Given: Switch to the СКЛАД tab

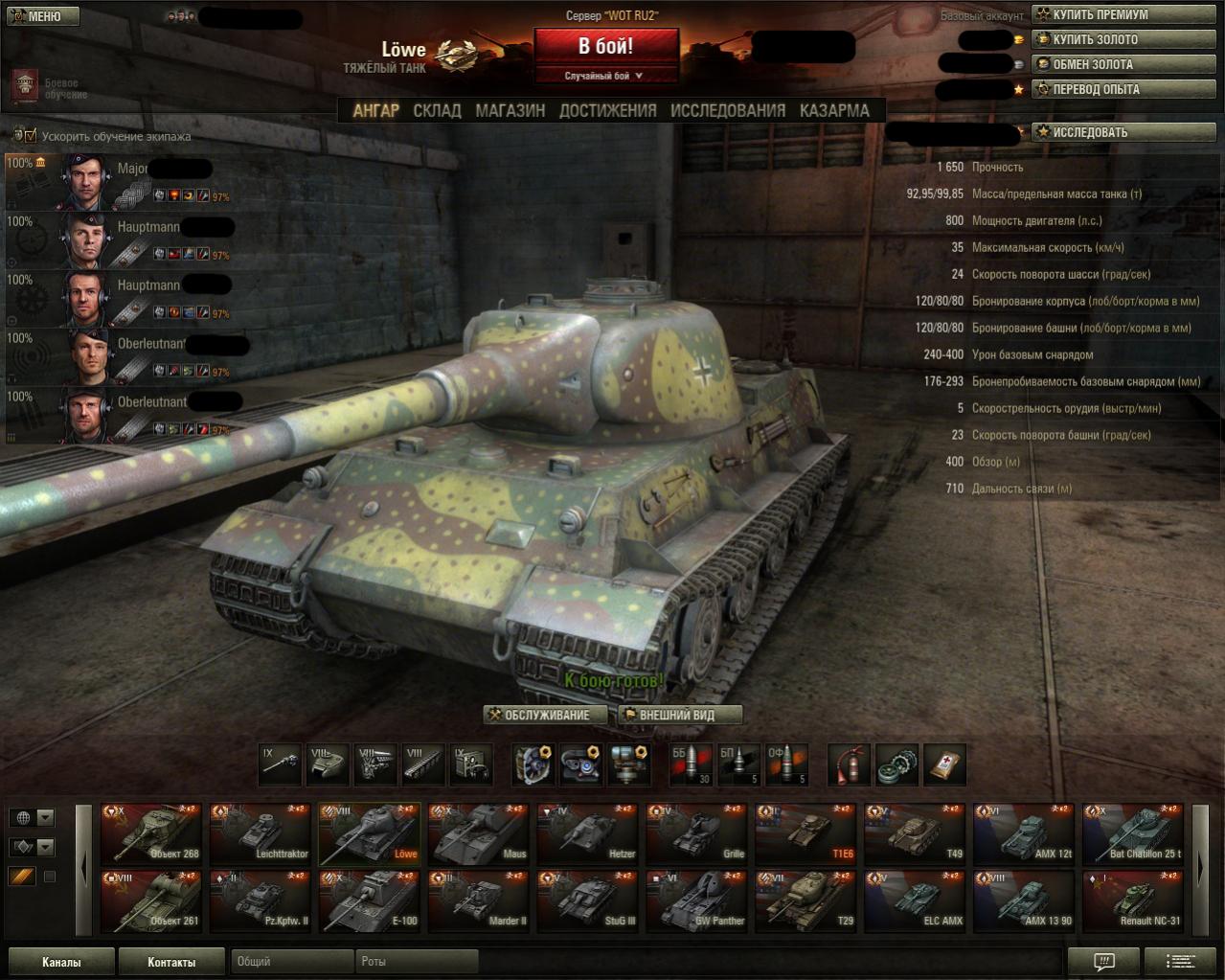Looking at the screenshot, I should click(437, 110).
